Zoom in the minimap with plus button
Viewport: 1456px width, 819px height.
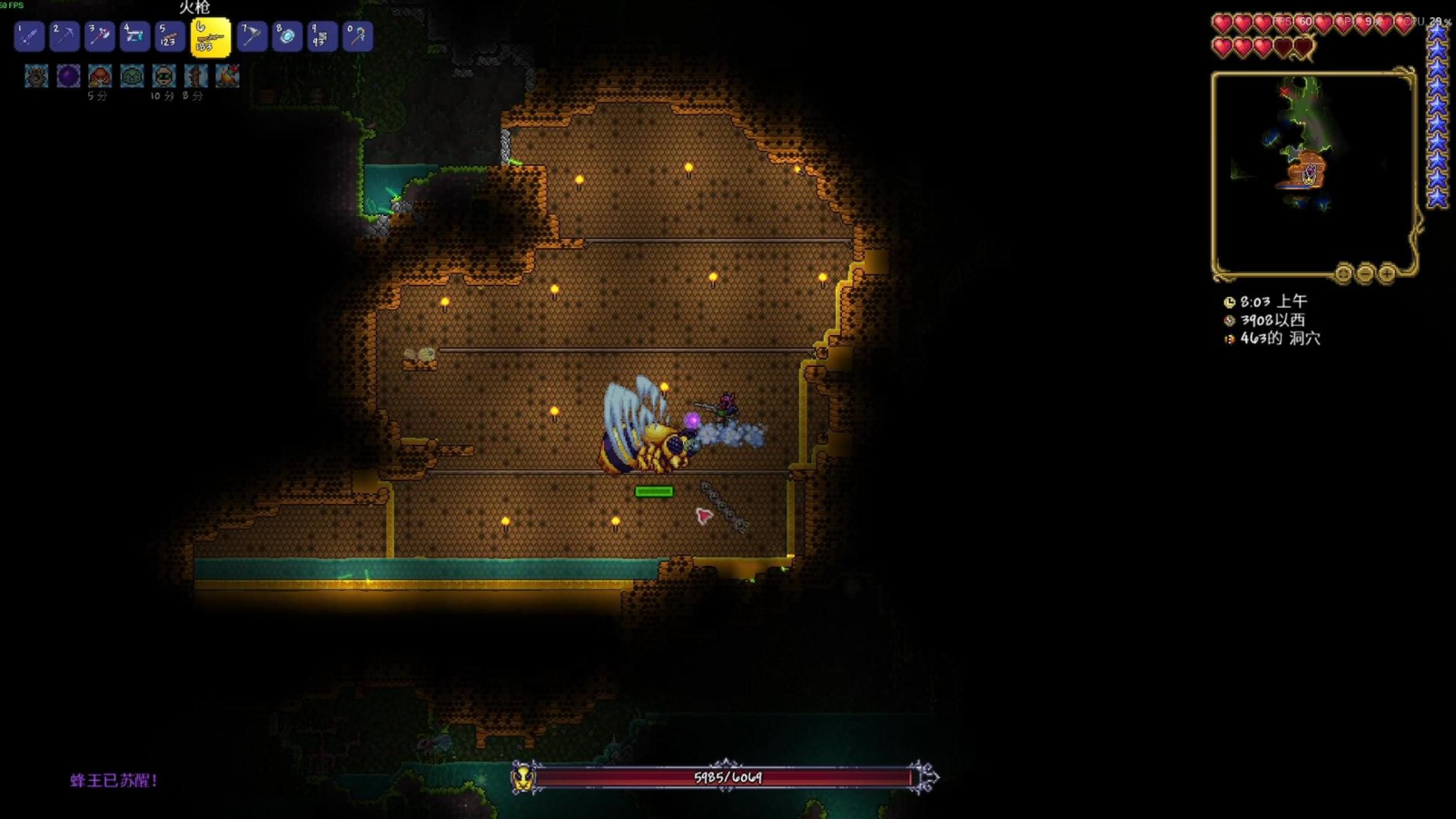[x=1387, y=273]
